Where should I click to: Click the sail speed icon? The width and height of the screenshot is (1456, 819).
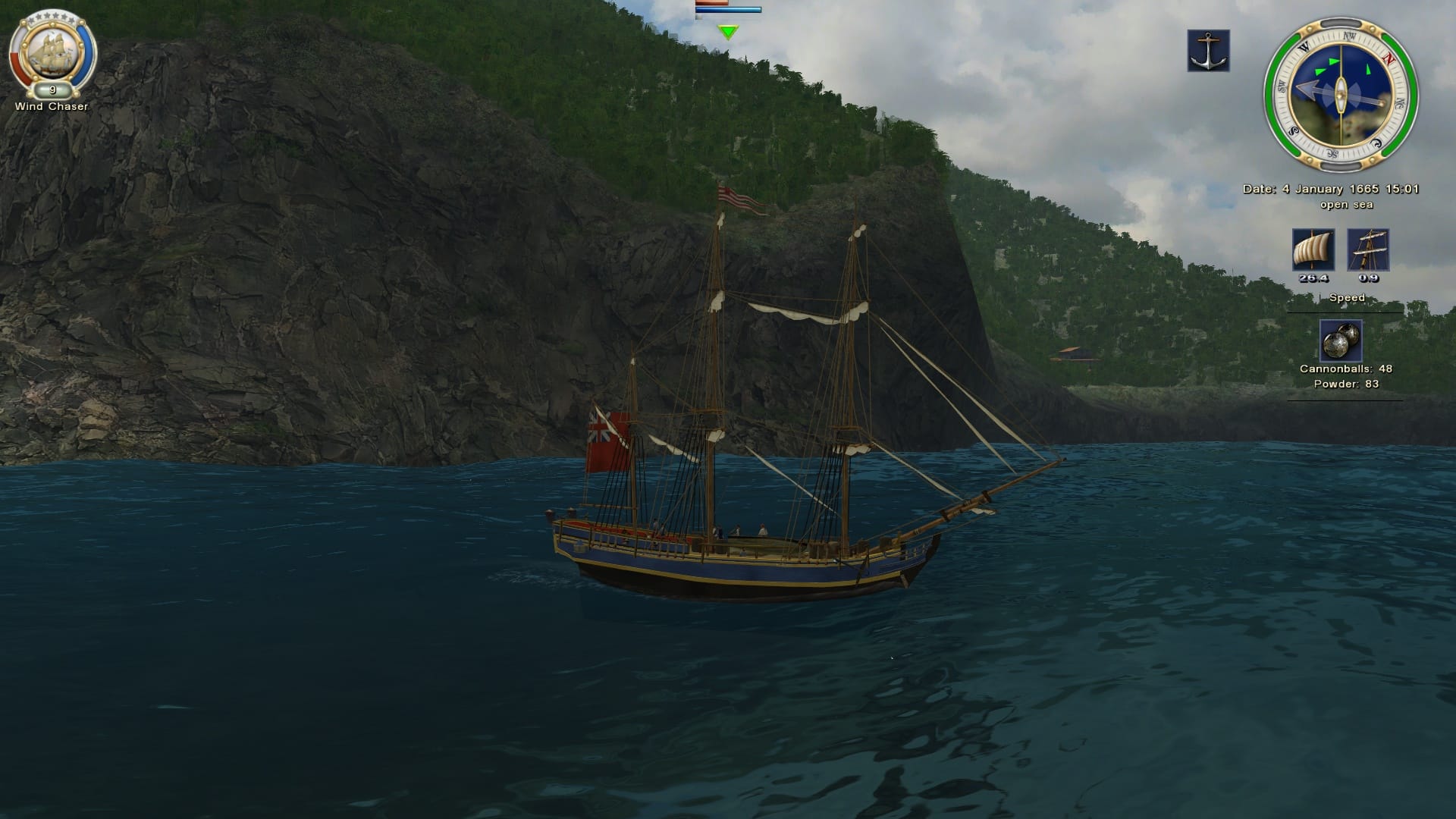pos(1313,250)
